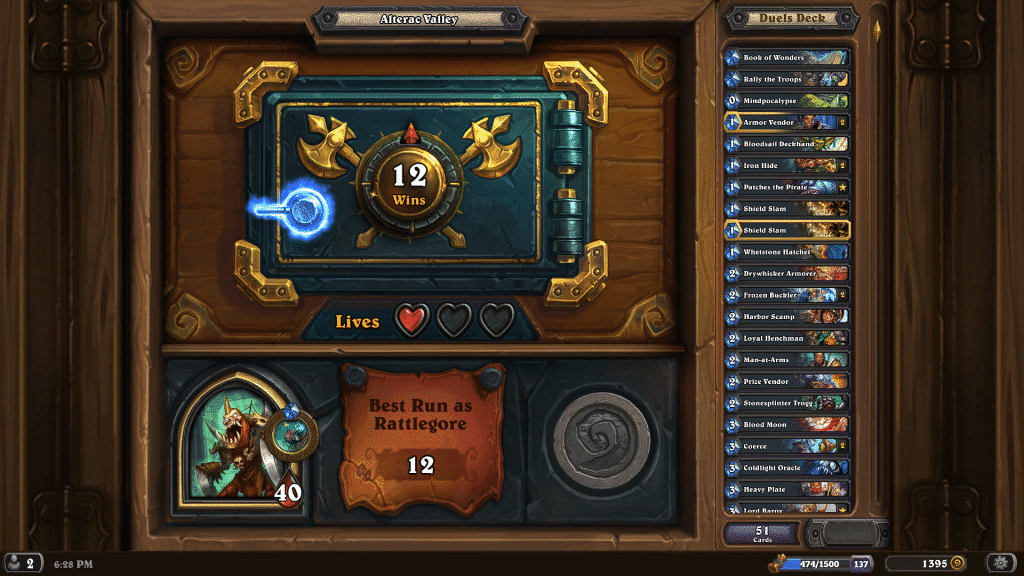Choose the Iron Hide card entry

point(787,166)
